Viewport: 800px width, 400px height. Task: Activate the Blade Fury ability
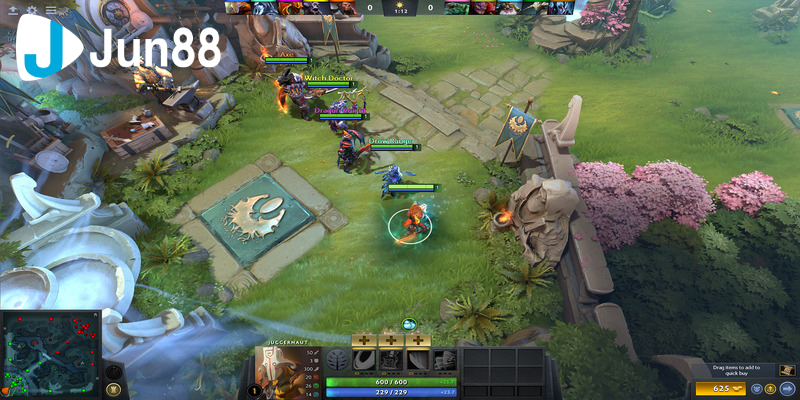coord(363,362)
